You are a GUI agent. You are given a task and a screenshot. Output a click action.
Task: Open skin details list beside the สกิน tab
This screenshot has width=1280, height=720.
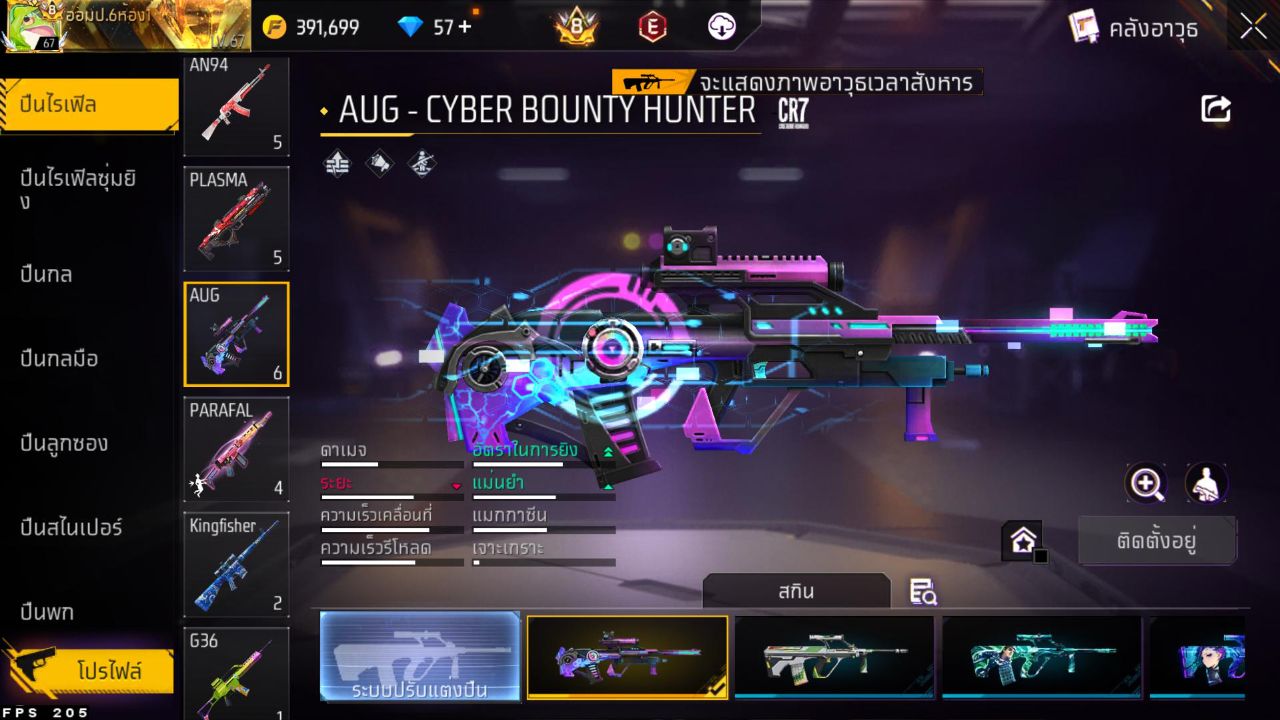(x=922, y=592)
